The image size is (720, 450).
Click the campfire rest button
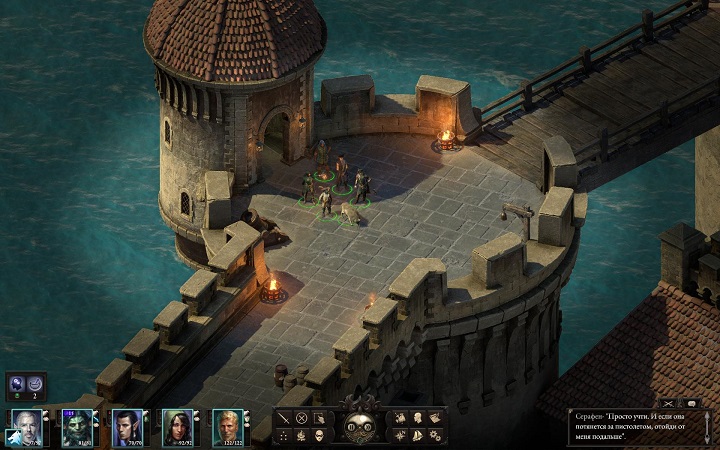pos(301,435)
